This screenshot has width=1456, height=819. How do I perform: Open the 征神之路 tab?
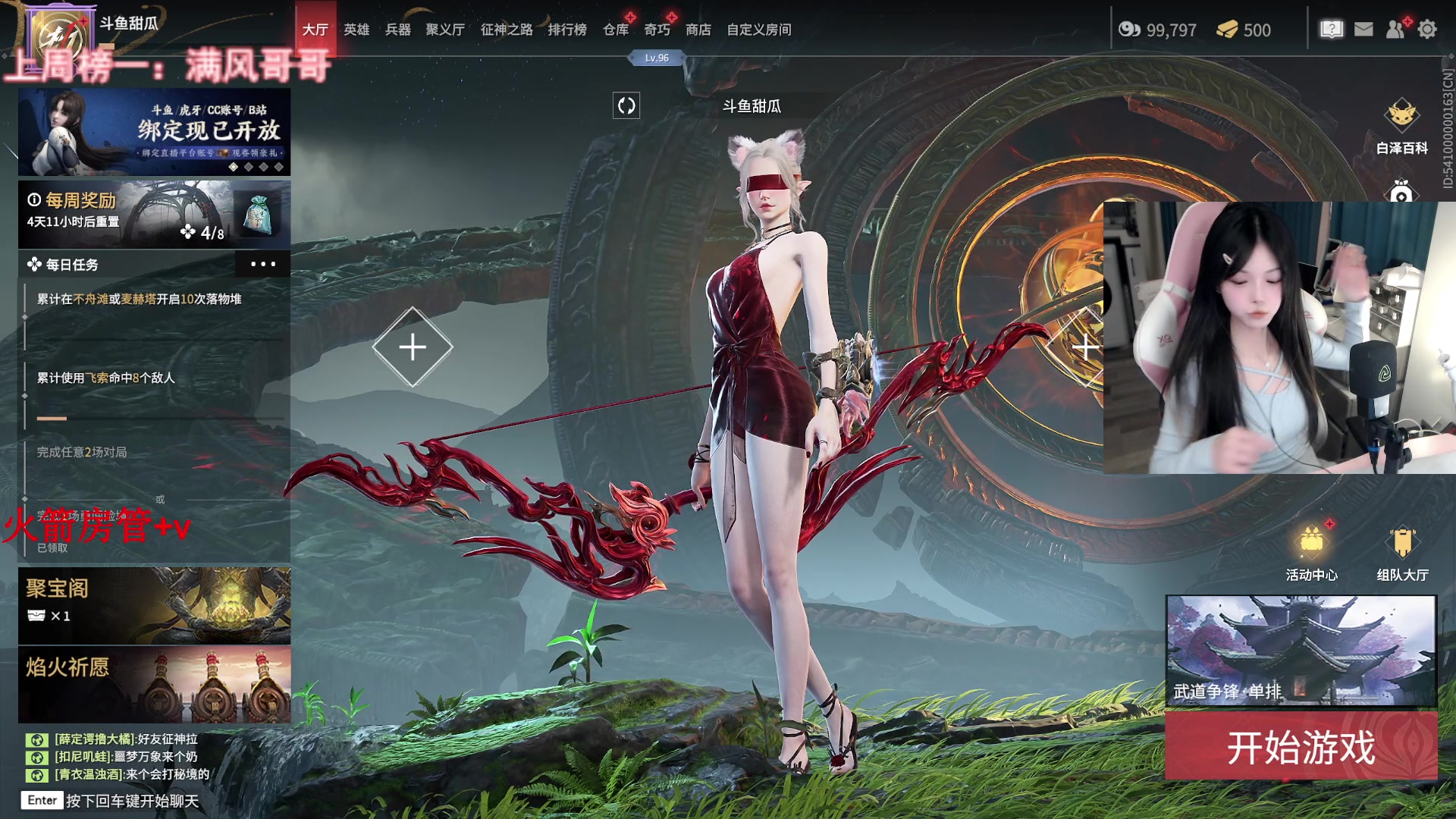tap(507, 30)
